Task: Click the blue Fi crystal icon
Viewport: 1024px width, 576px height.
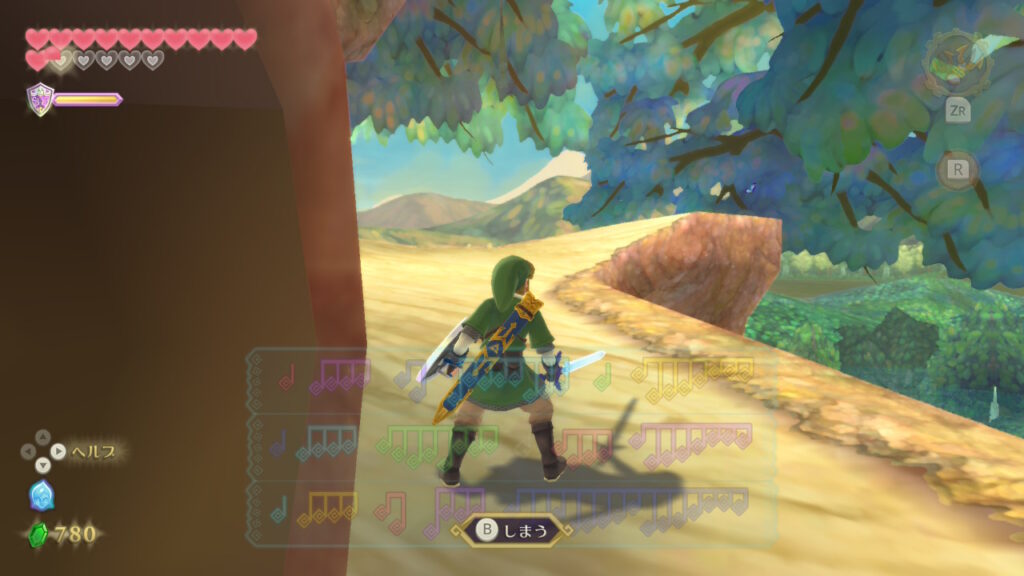Action: 42,495
